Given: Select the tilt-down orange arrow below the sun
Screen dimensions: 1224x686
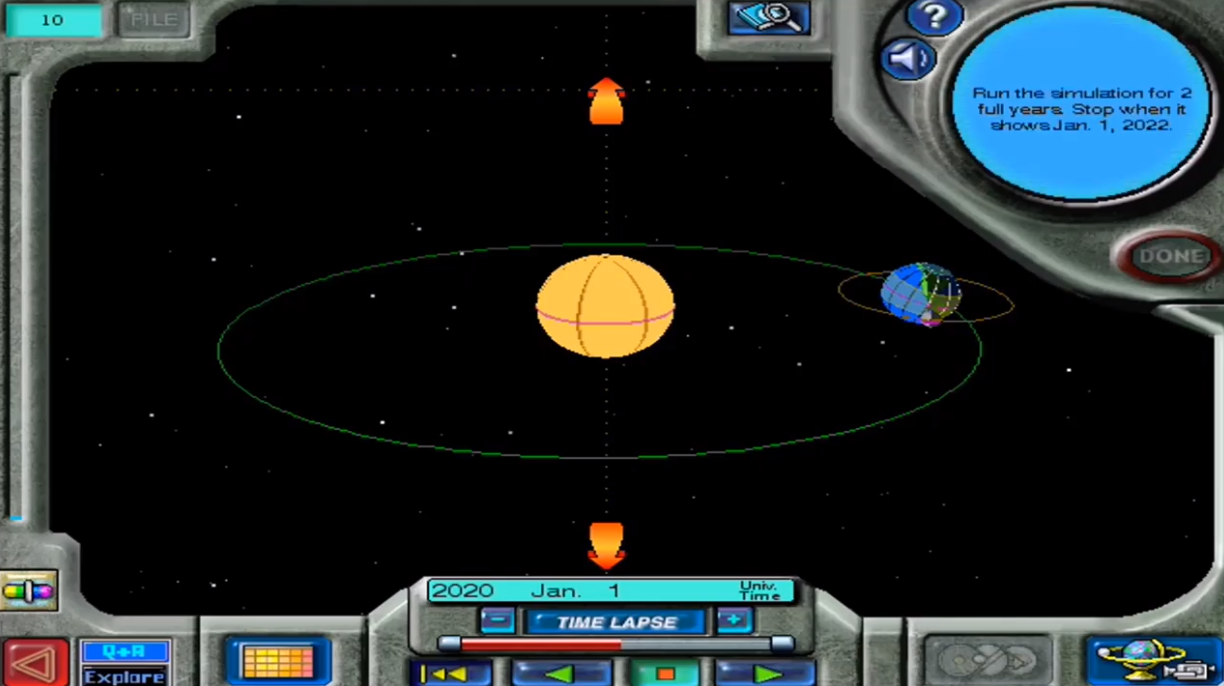Looking at the screenshot, I should pos(606,545).
